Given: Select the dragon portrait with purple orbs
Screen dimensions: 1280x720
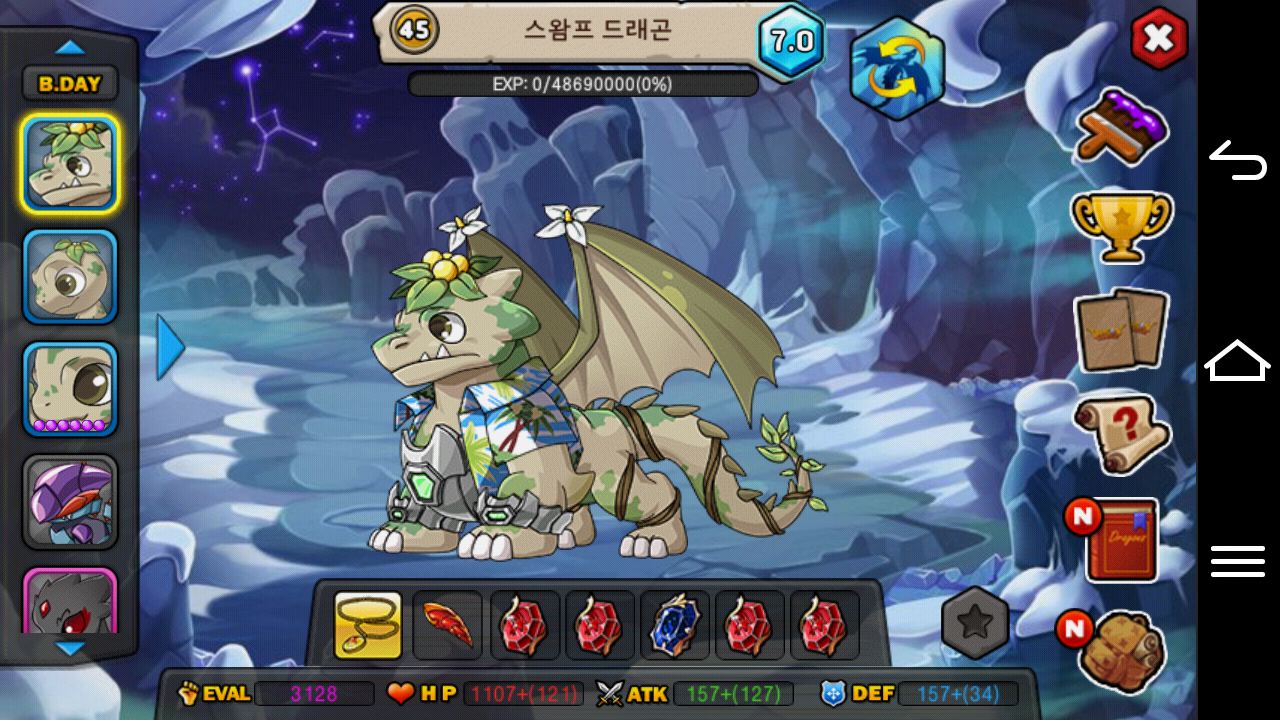Looking at the screenshot, I should click(70, 389).
